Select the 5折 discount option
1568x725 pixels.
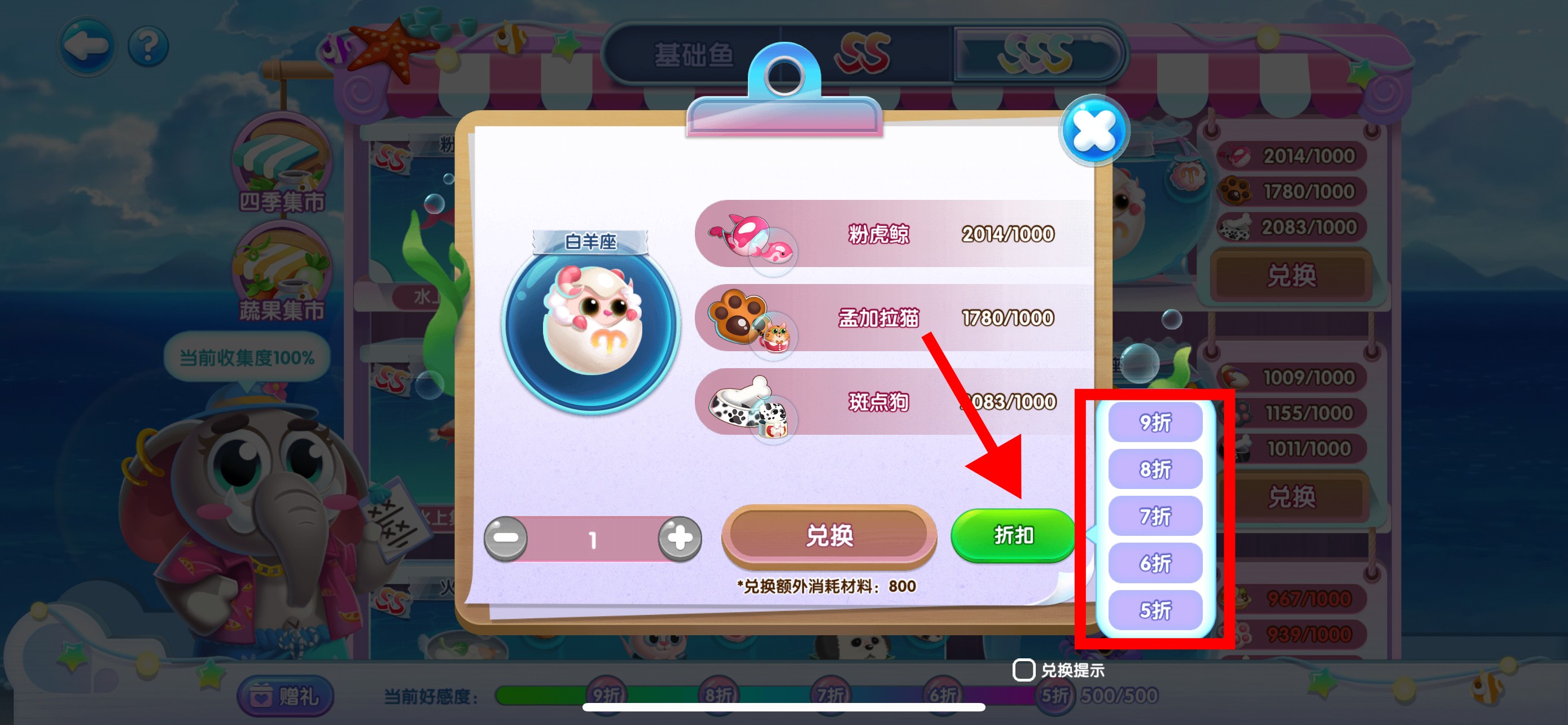(1155, 610)
